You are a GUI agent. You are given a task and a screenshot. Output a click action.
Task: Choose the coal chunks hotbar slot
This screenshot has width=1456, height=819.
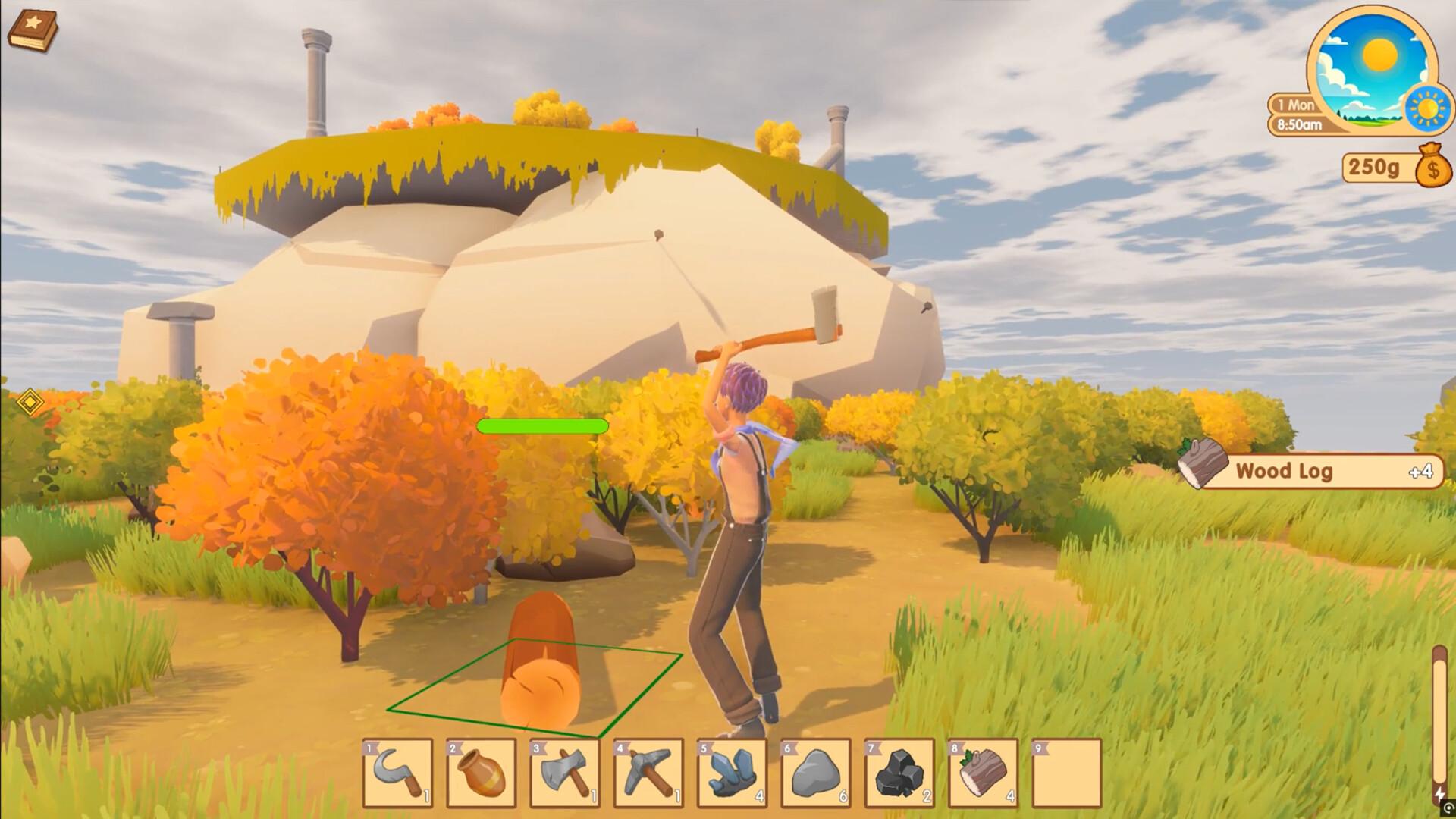pos(899,773)
